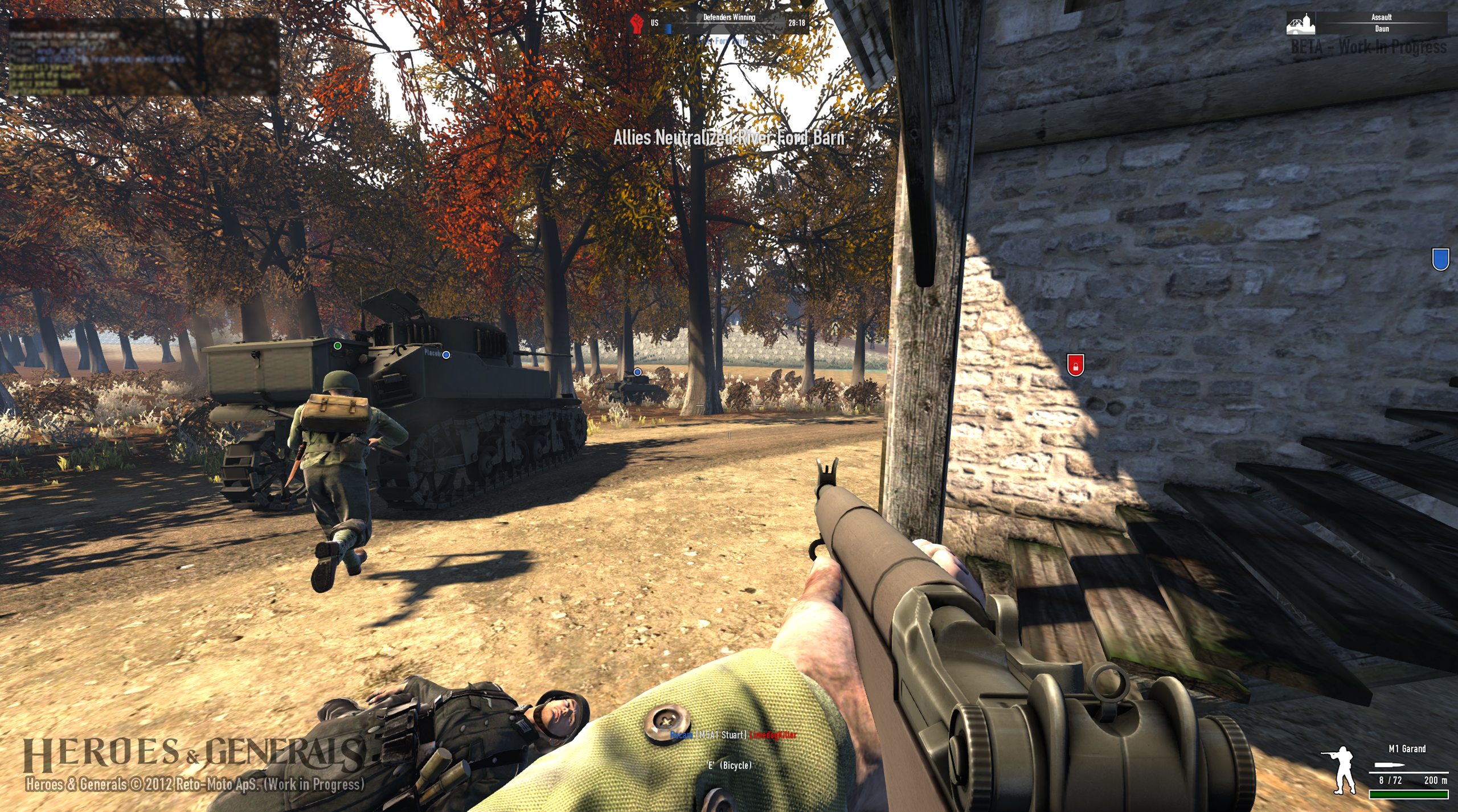Open the Assault Daun mission icon
1458x812 pixels.
pos(1301,24)
